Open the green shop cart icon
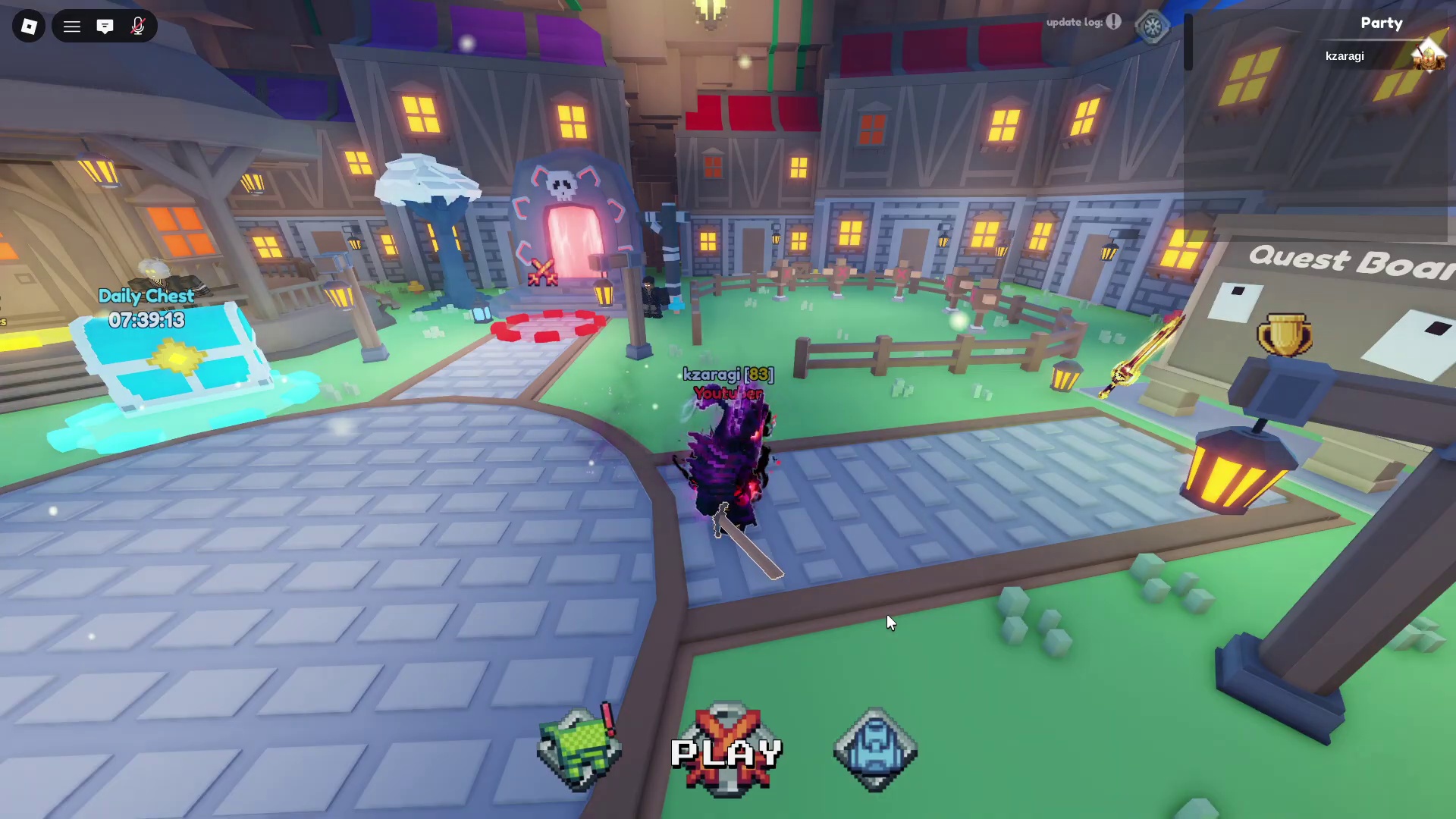The height and width of the screenshot is (819, 1456). (579, 749)
